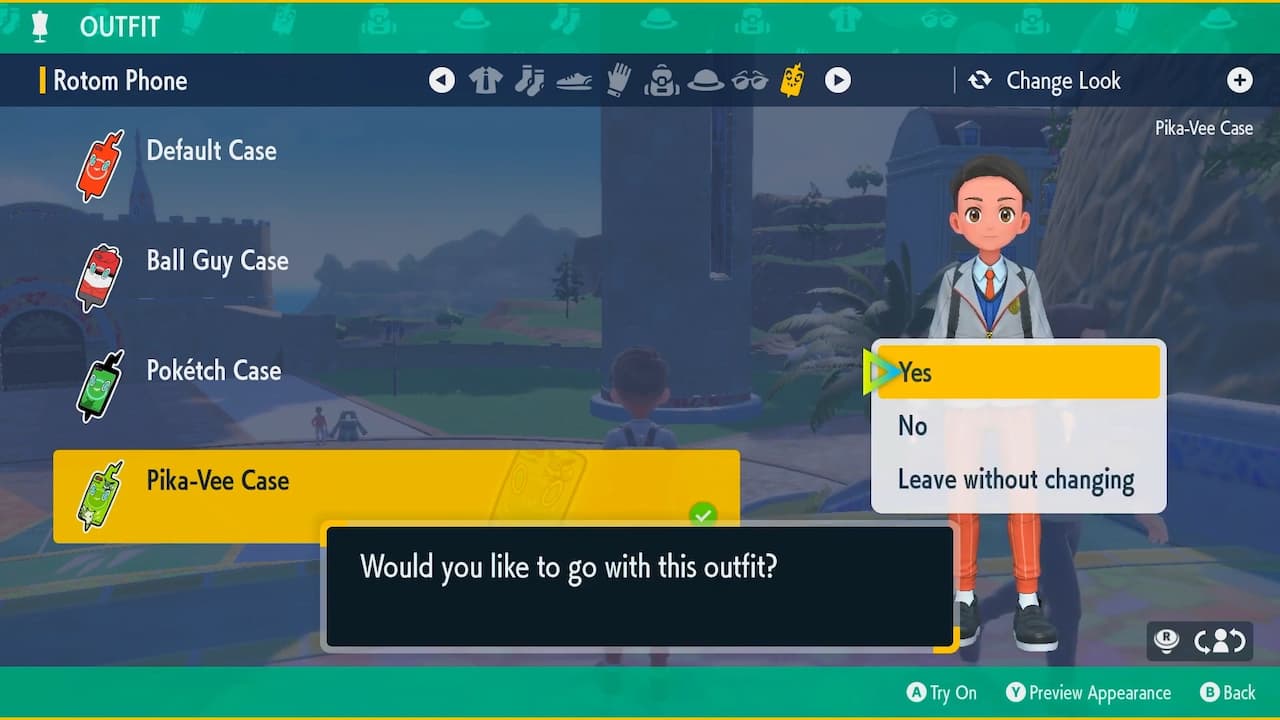This screenshot has width=1280, height=720.
Task: Select the Socks category icon
Action: pyautogui.click(x=530, y=80)
